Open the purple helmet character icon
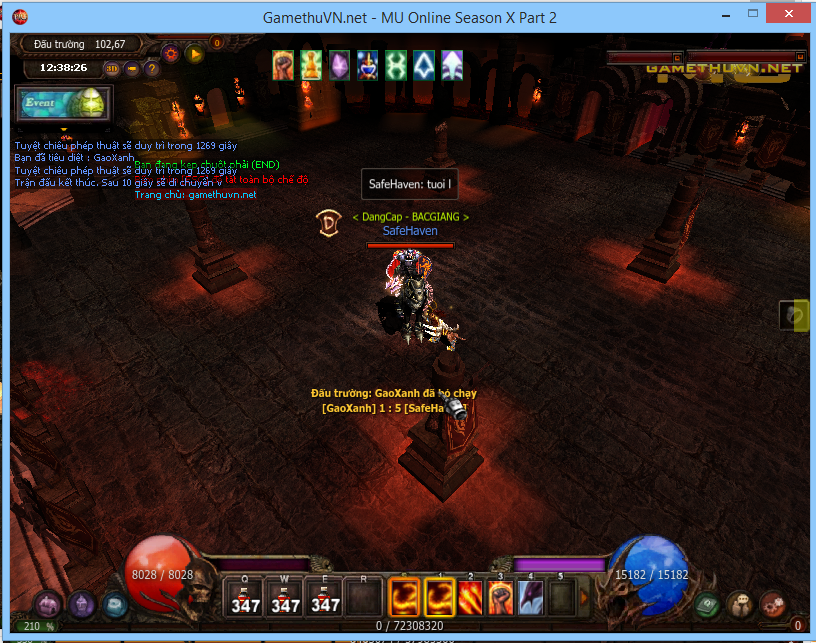Screen dimensions: 819x643 [x=81, y=603]
